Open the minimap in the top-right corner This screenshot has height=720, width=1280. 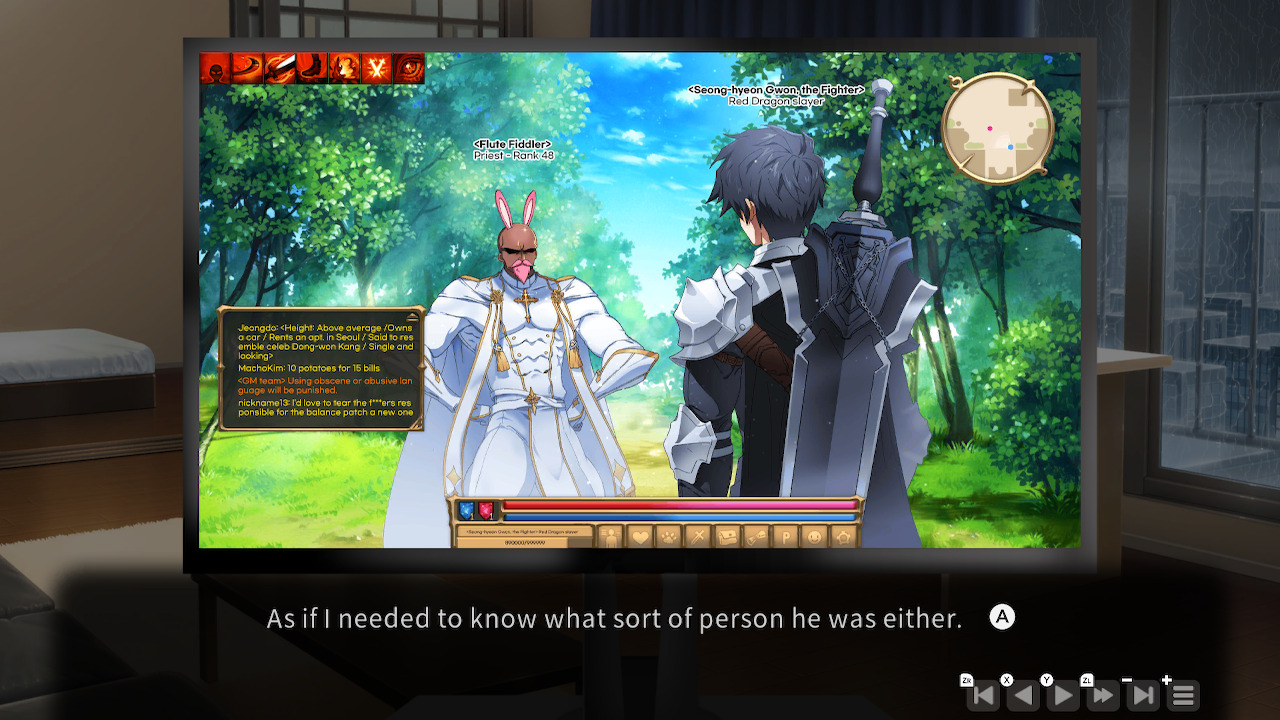[997, 123]
